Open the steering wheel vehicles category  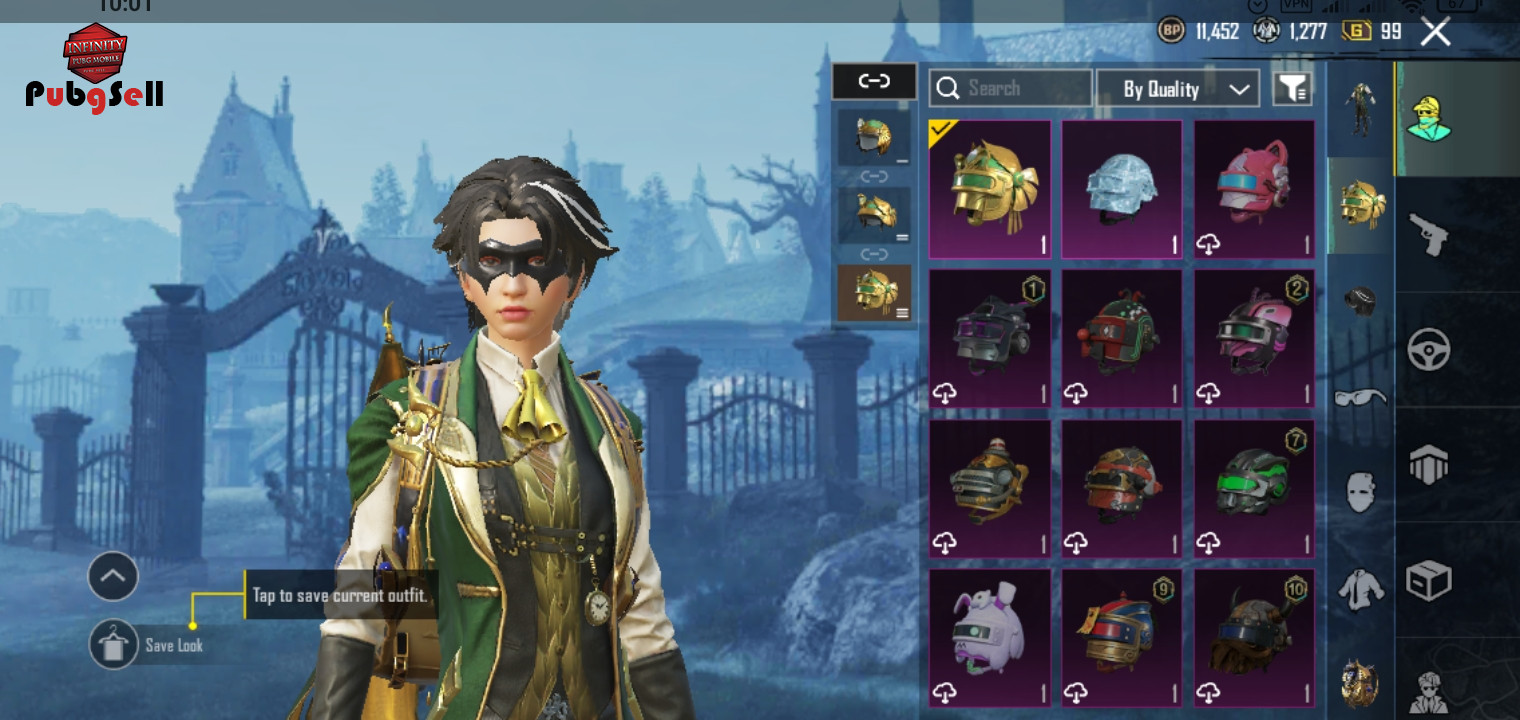tap(1428, 350)
